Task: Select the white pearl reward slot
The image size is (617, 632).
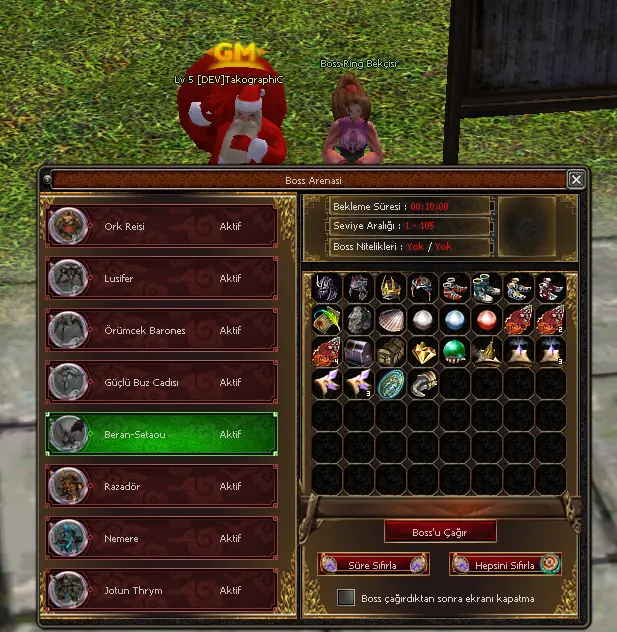Action: pos(424,320)
